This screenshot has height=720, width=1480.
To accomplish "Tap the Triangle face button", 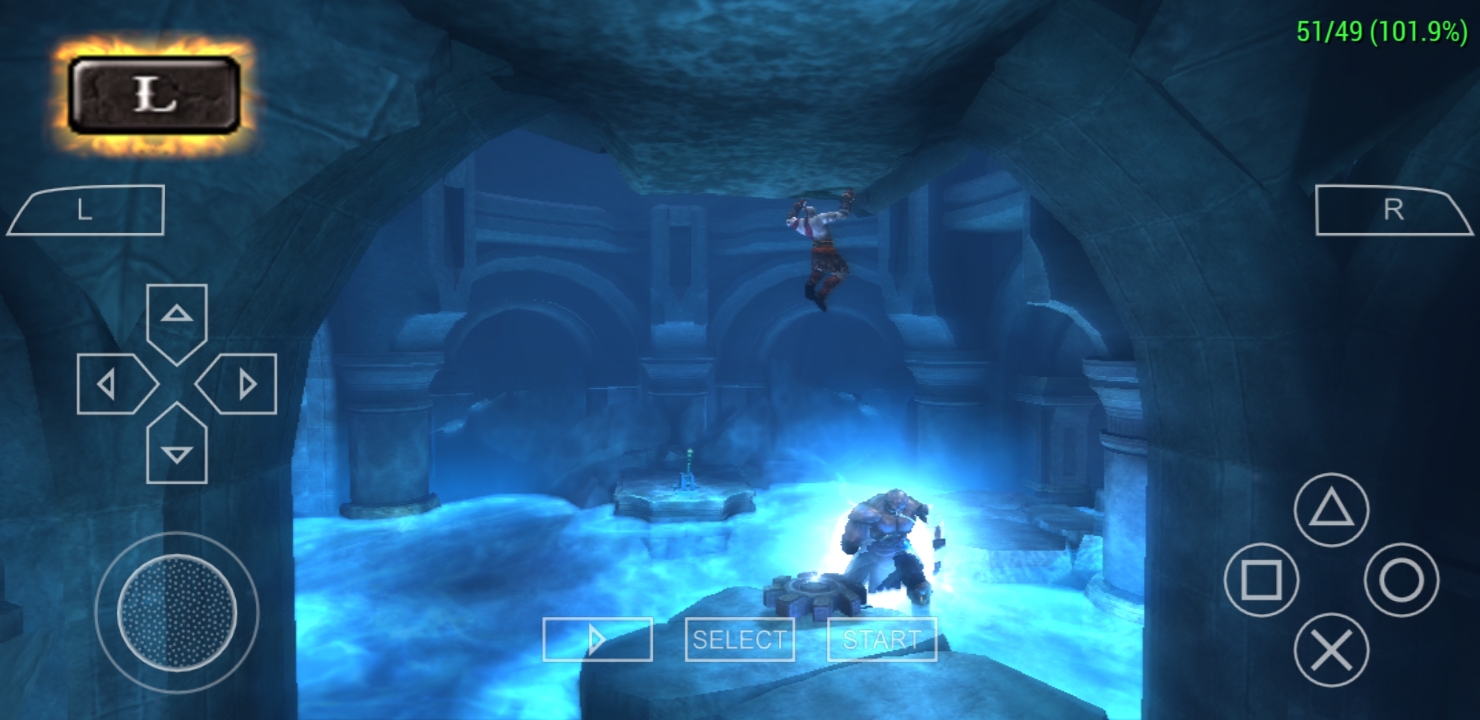I will [1331, 510].
